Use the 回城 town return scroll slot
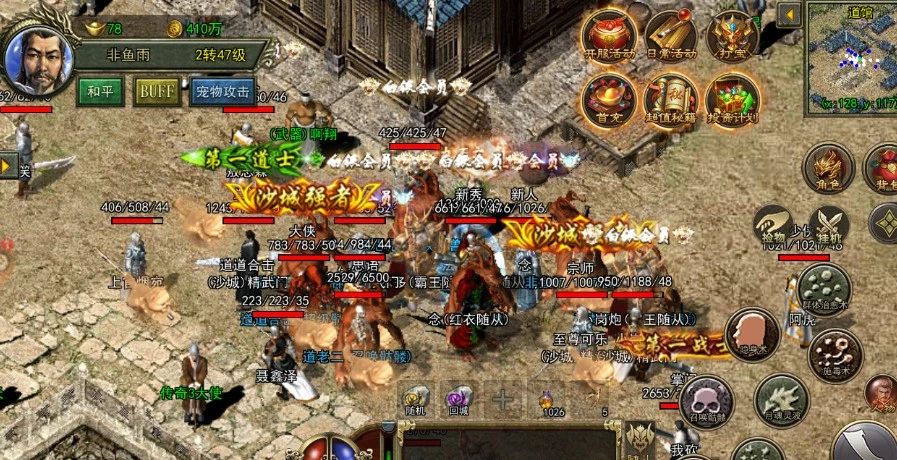 tap(459, 398)
